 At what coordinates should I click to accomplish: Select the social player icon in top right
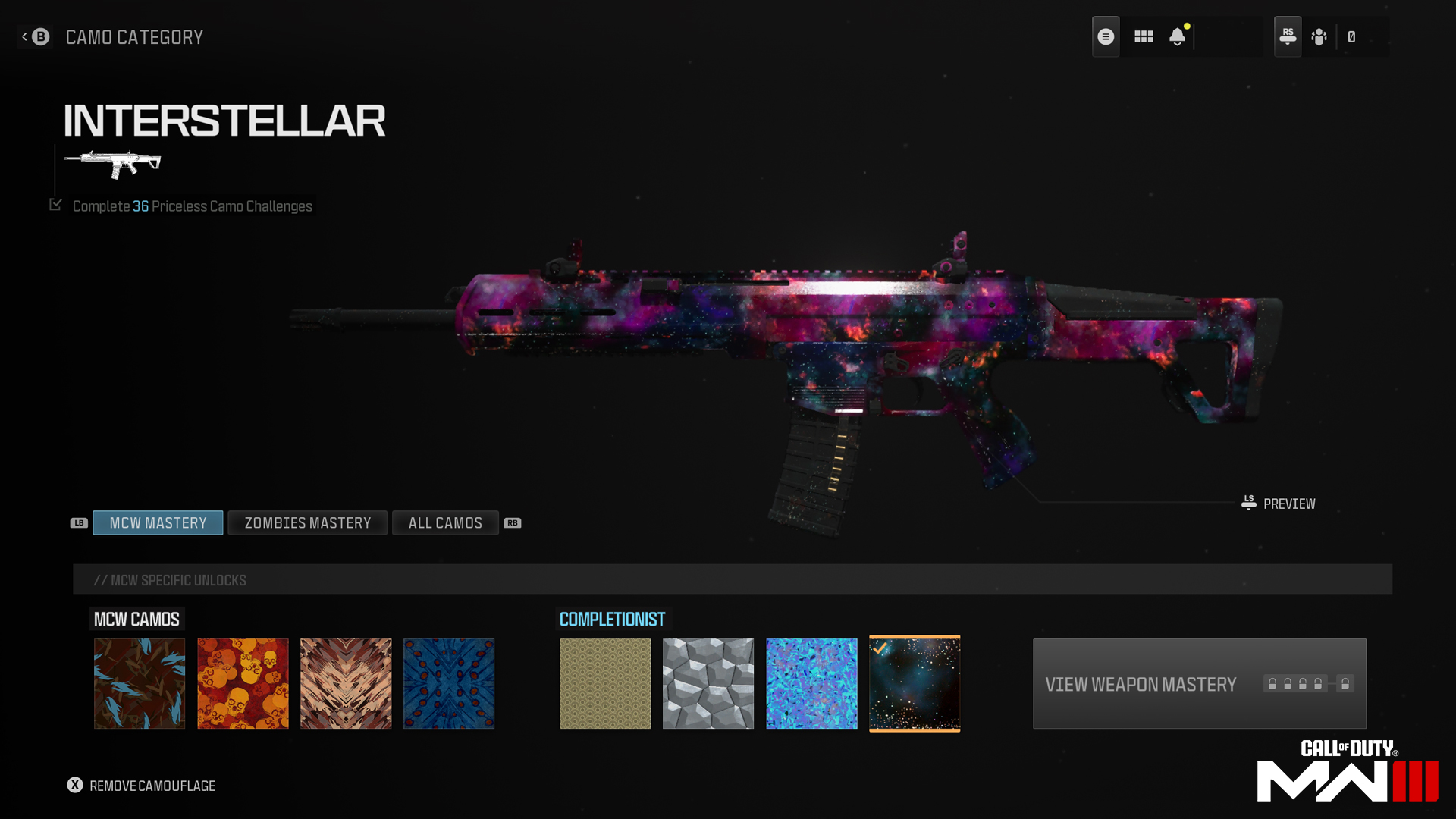coord(1319,36)
